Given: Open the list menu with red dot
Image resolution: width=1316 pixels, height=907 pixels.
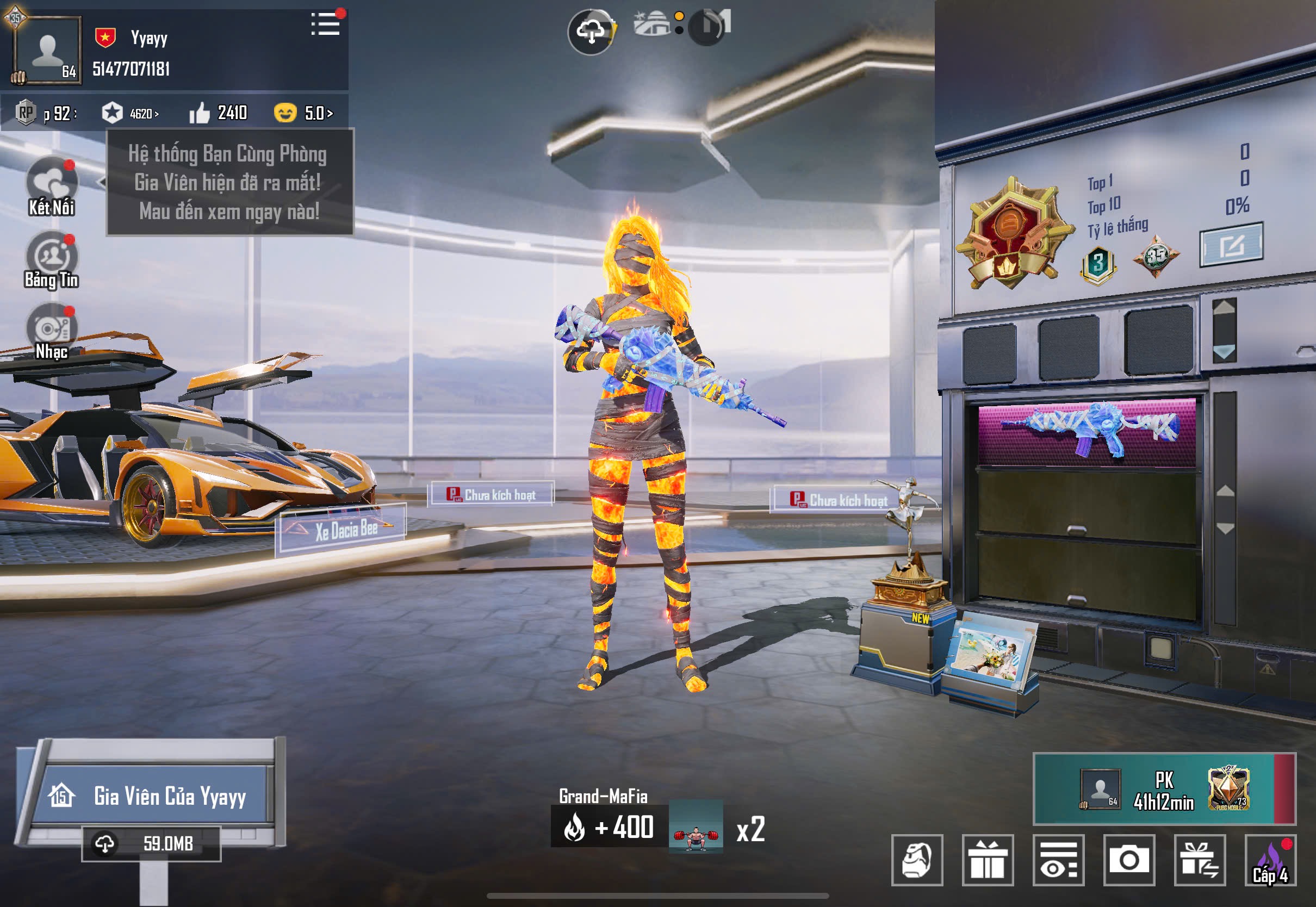Looking at the screenshot, I should click(326, 24).
